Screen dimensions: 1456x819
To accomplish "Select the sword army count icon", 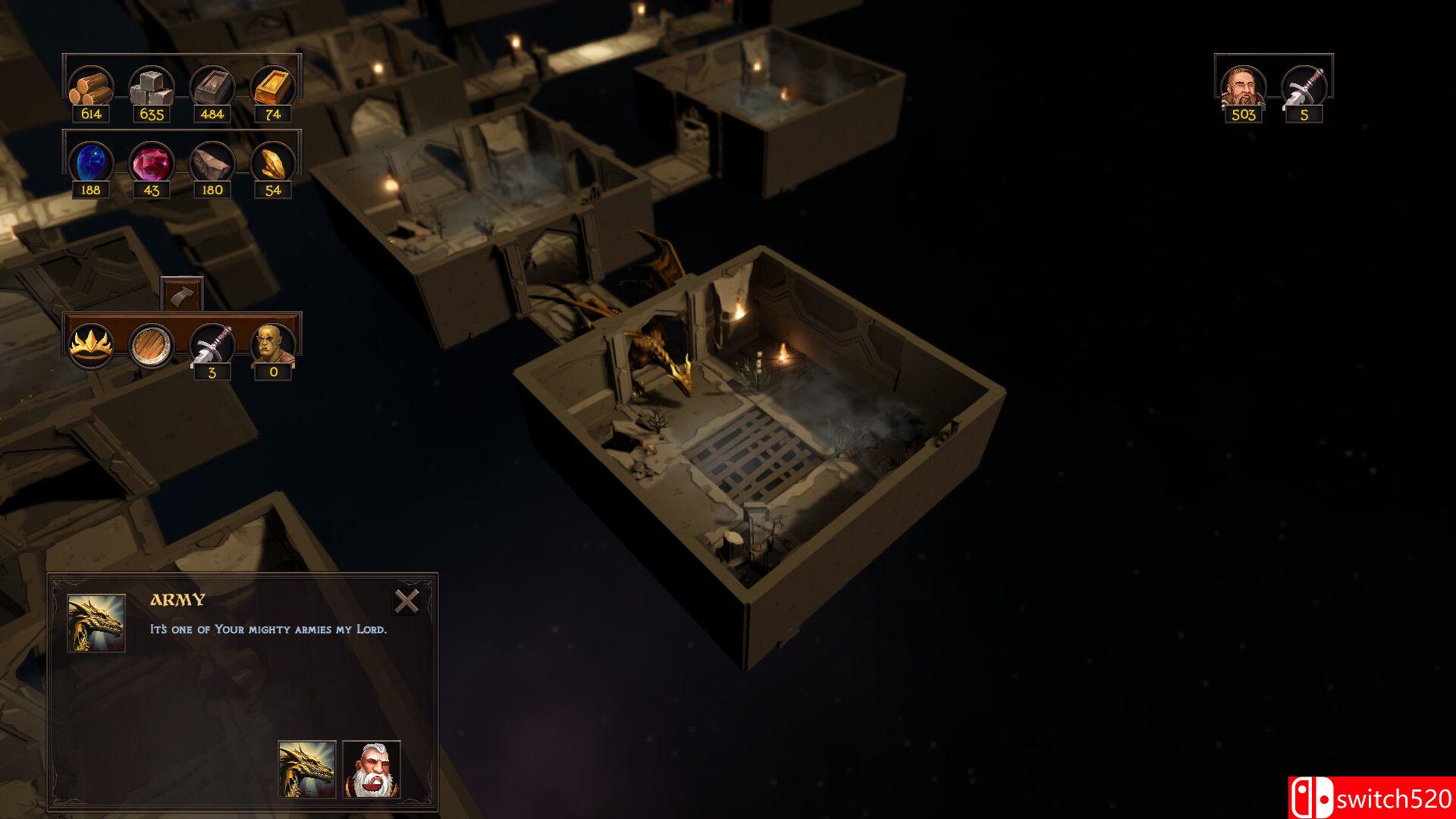I will click(x=1304, y=87).
